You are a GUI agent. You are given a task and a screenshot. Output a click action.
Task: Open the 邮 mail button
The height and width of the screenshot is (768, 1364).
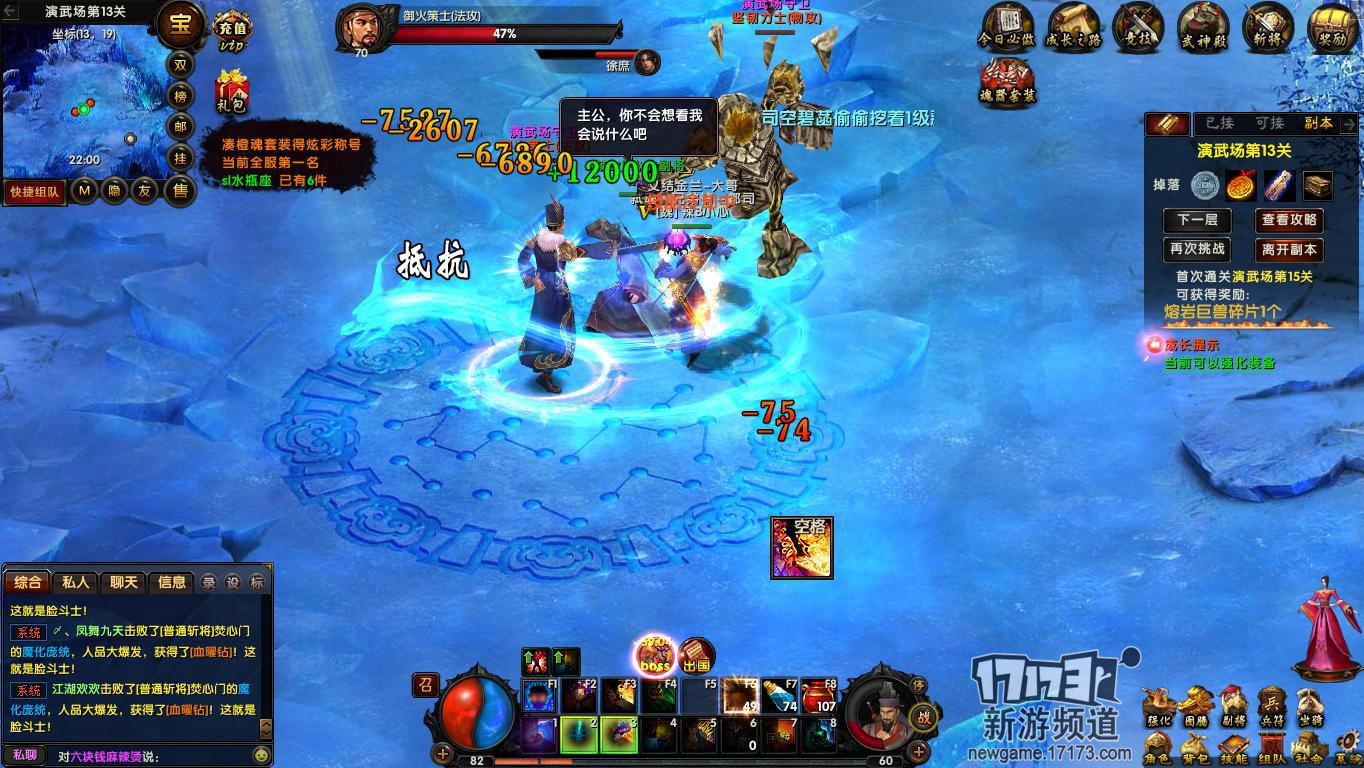(181, 127)
